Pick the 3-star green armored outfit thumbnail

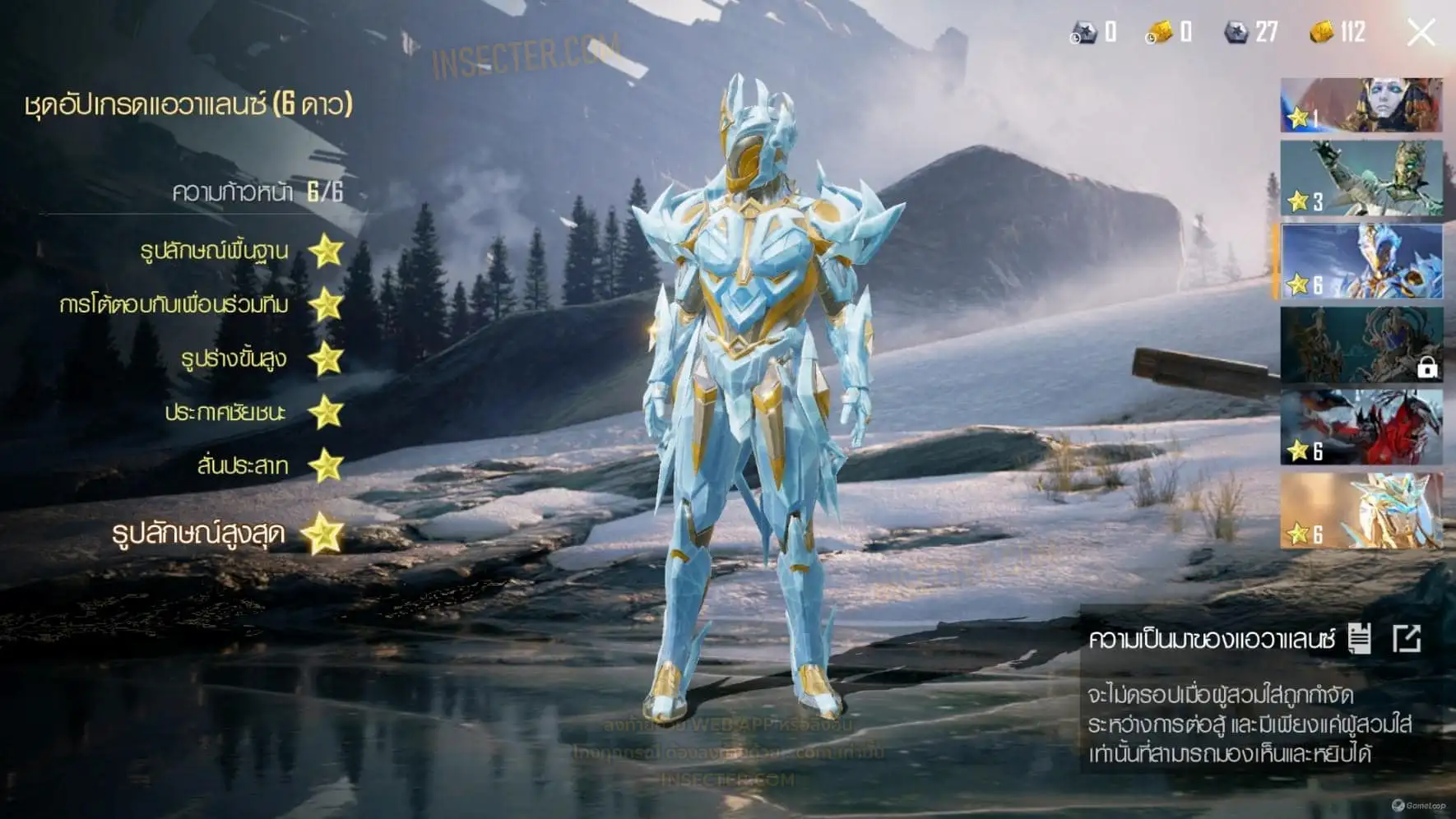1361,178
